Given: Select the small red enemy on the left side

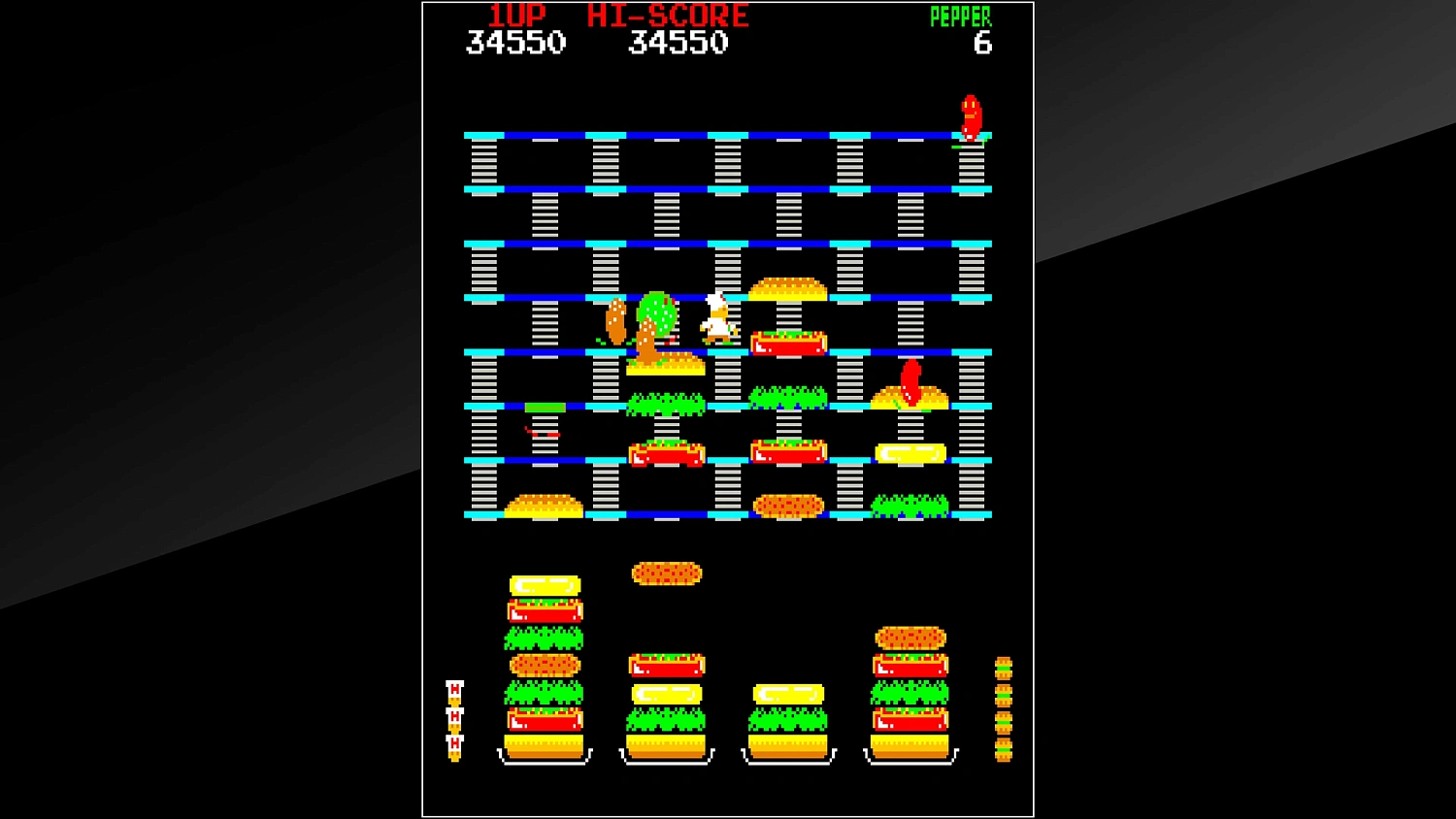Looking at the screenshot, I should tap(540, 435).
